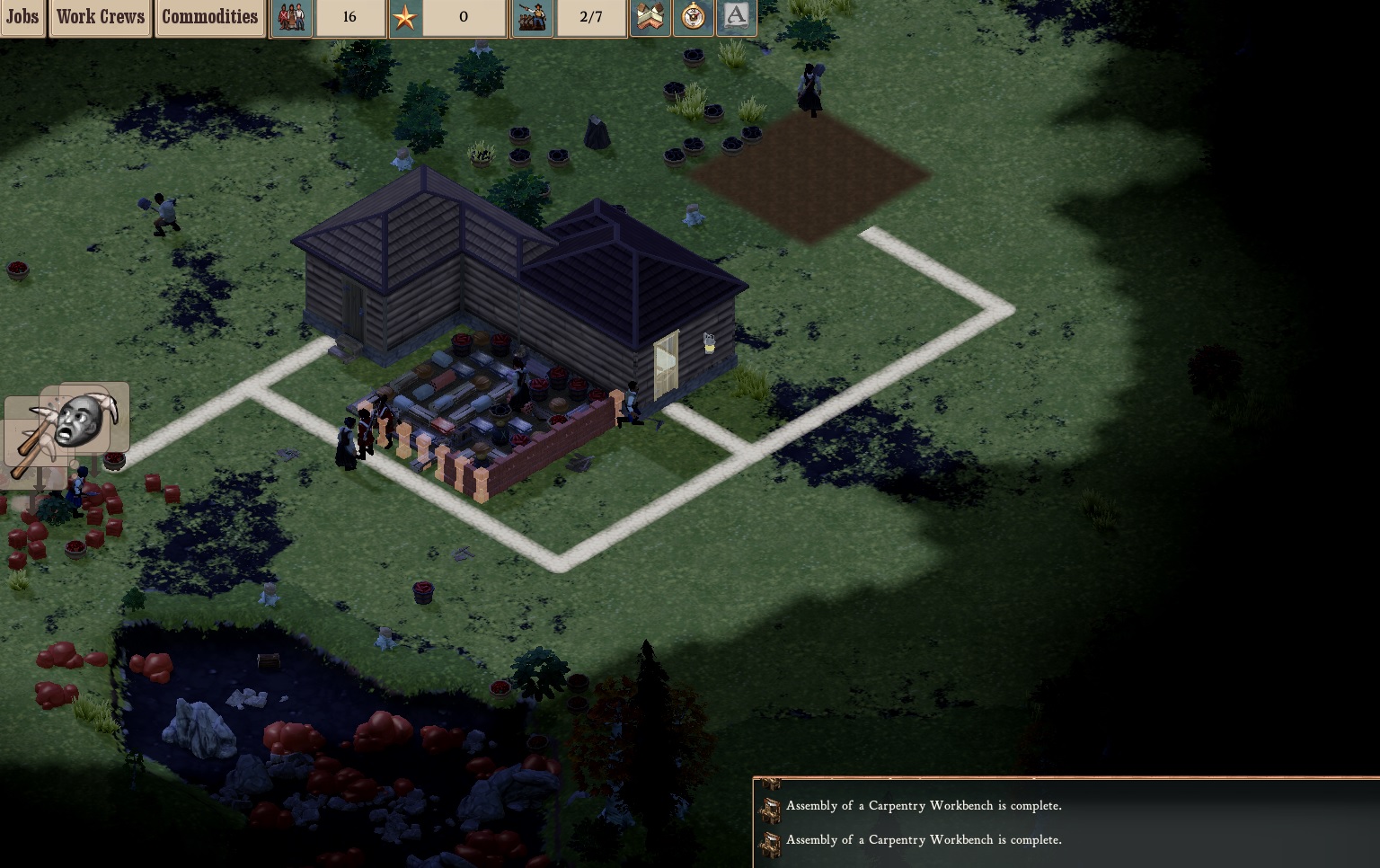This screenshot has width=1380, height=868.
Task: Click the crossed chevrons rank icon
Action: [x=650, y=17]
